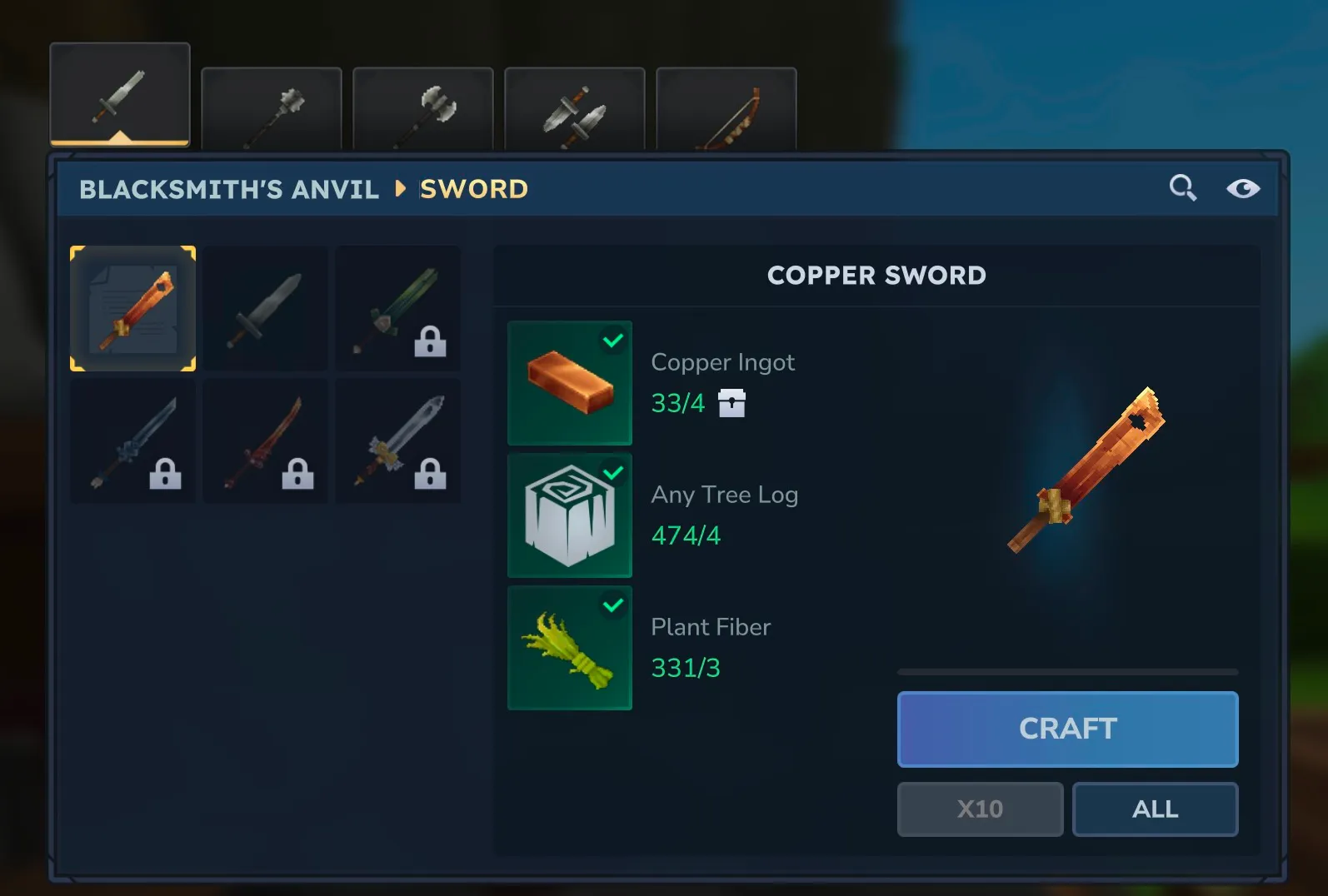This screenshot has width=1328, height=896.
Task: Select the Any Tree Log ingredient
Action: click(570, 515)
